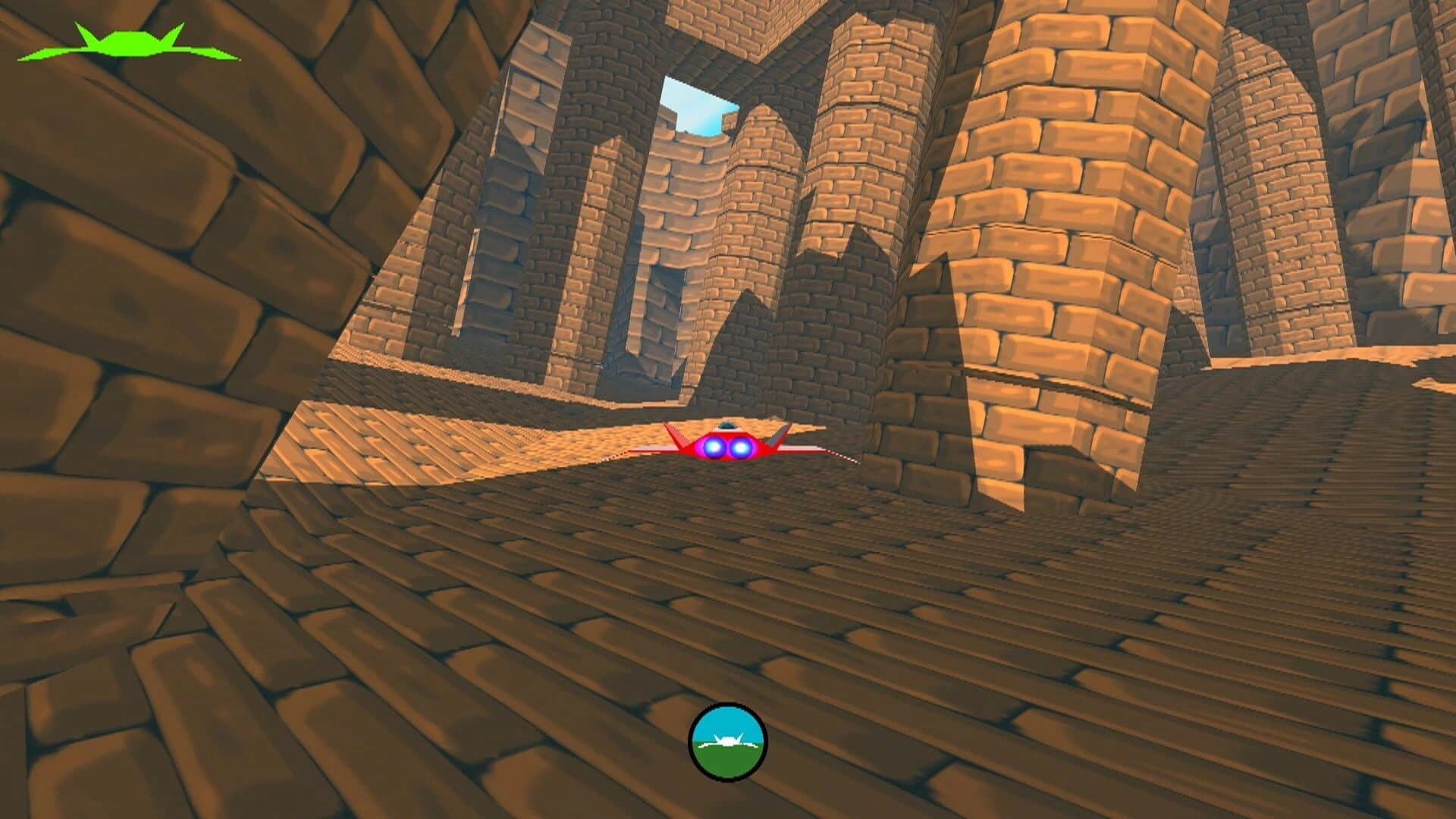Click the green ship health icon
The width and height of the screenshot is (1456, 819).
(129, 42)
